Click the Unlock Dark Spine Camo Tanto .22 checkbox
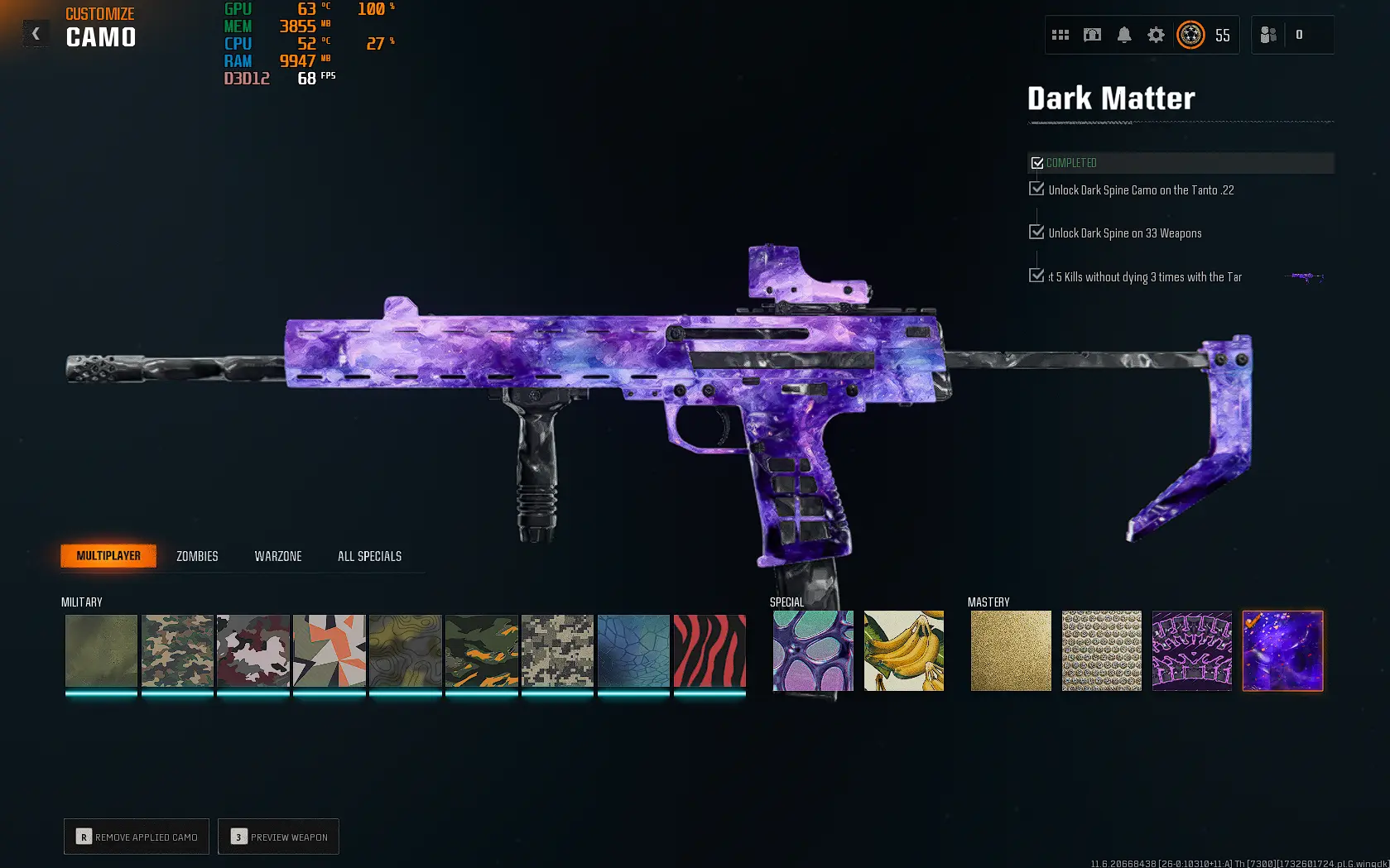 1036,189
